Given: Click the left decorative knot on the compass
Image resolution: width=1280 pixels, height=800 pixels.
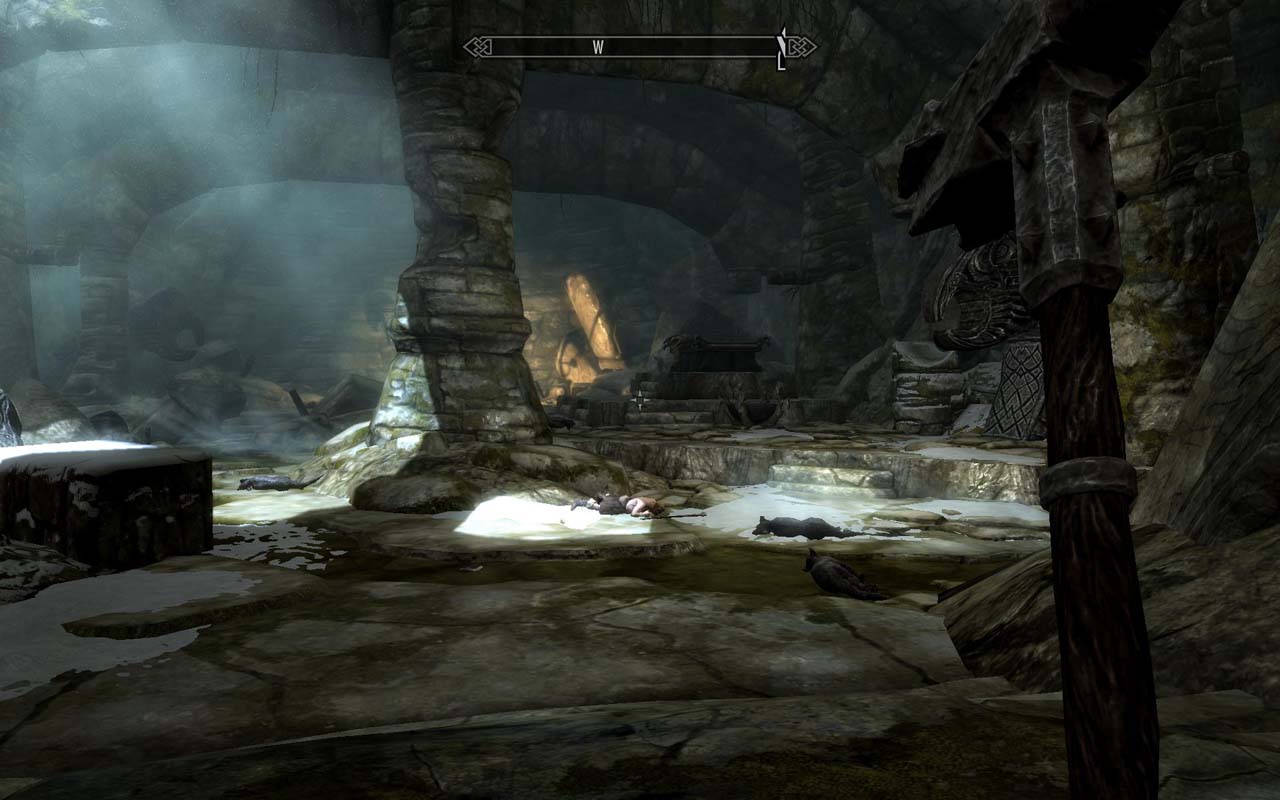Looking at the screenshot, I should tap(480, 44).
